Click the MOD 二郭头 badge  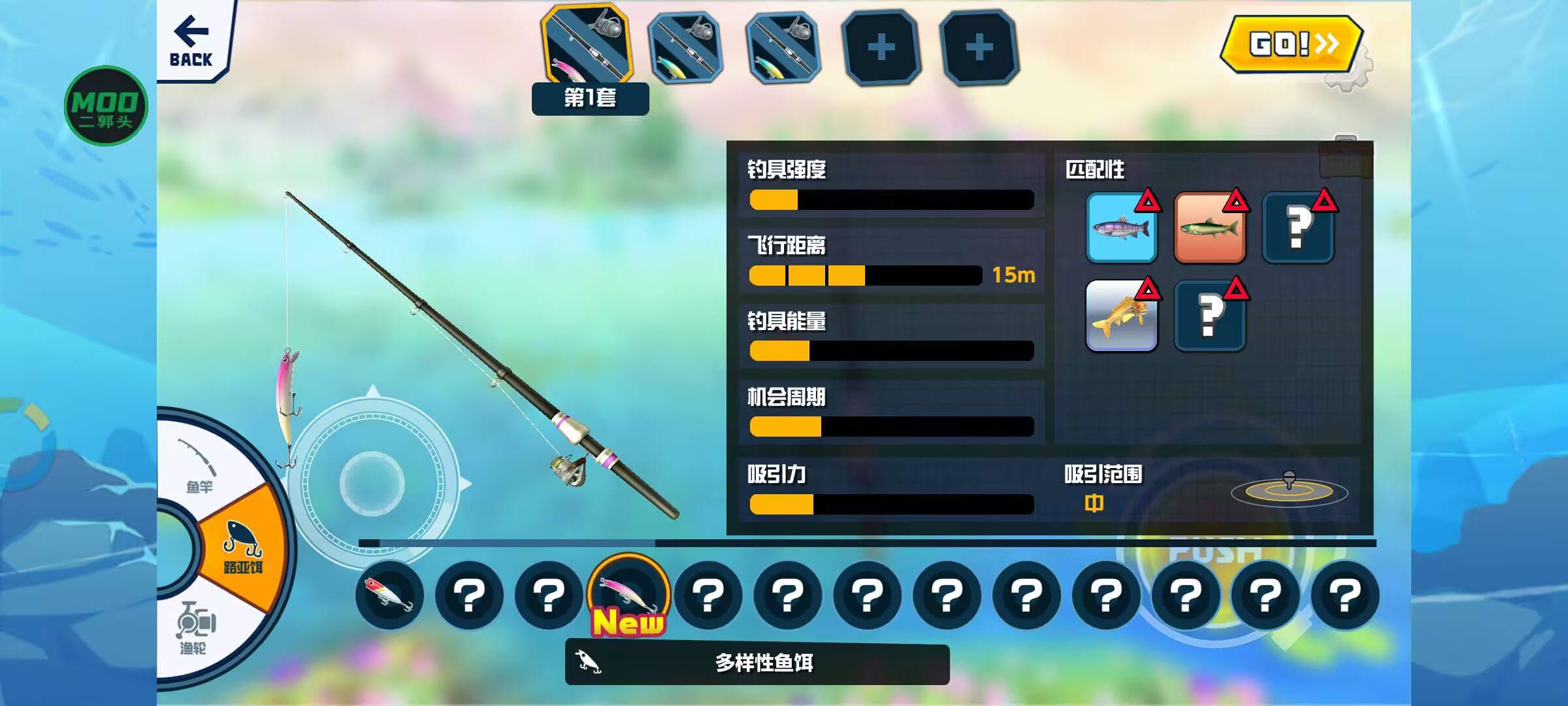coord(105,105)
